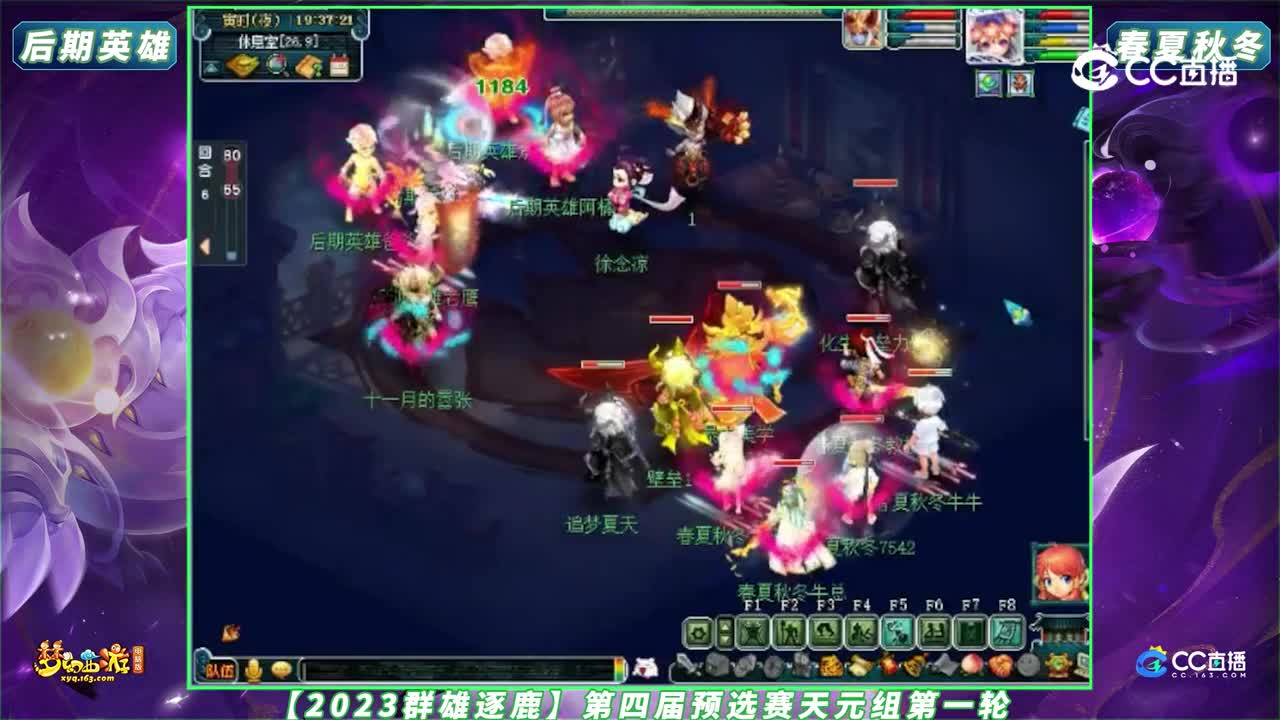Open the hexagon settings icon left of skill bar
The width and height of the screenshot is (1280, 720).
point(698,630)
